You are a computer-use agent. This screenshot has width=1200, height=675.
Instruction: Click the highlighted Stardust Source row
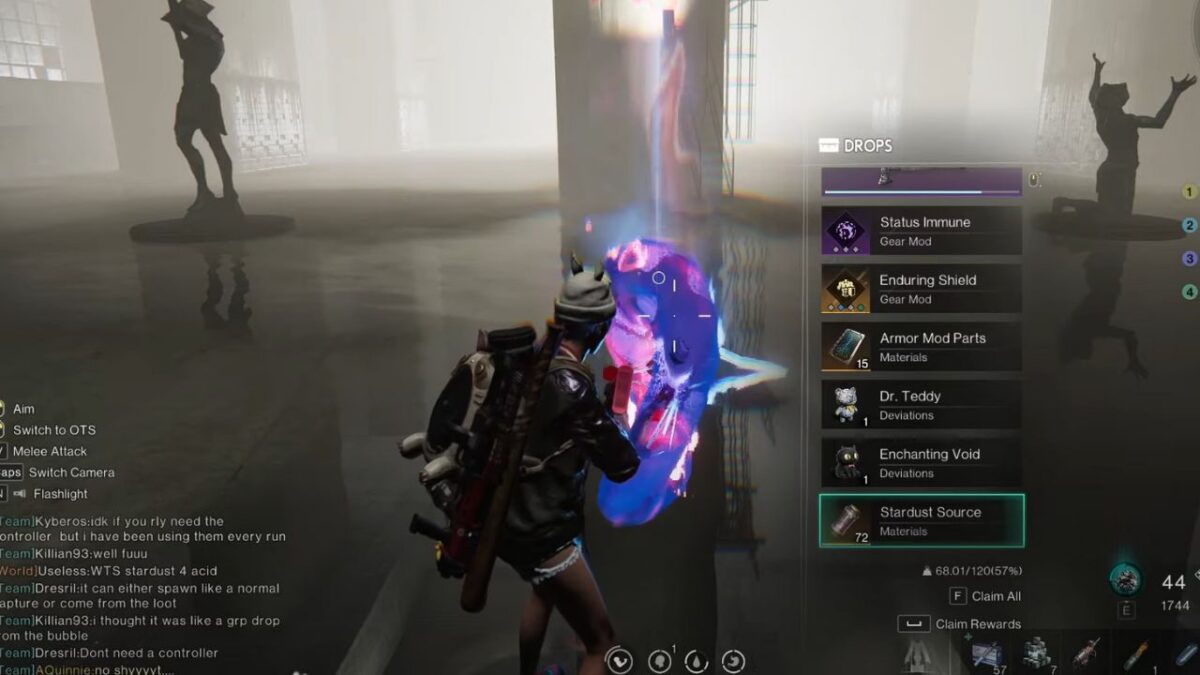click(921, 521)
